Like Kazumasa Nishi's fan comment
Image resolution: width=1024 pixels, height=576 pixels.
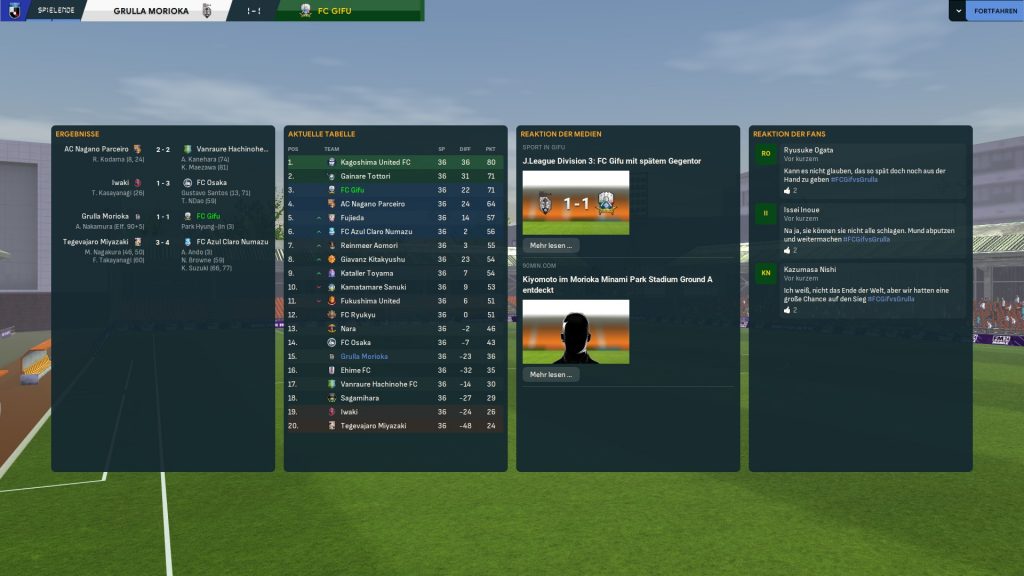(789, 310)
